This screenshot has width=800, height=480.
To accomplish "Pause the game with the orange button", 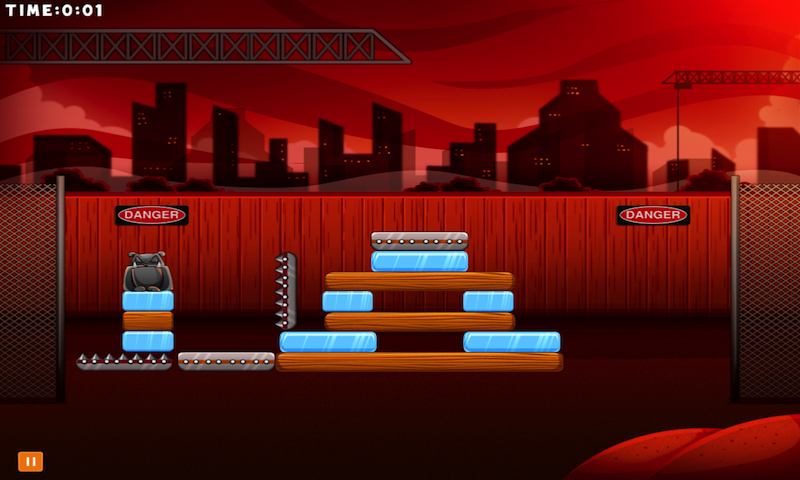I will click(30, 461).
